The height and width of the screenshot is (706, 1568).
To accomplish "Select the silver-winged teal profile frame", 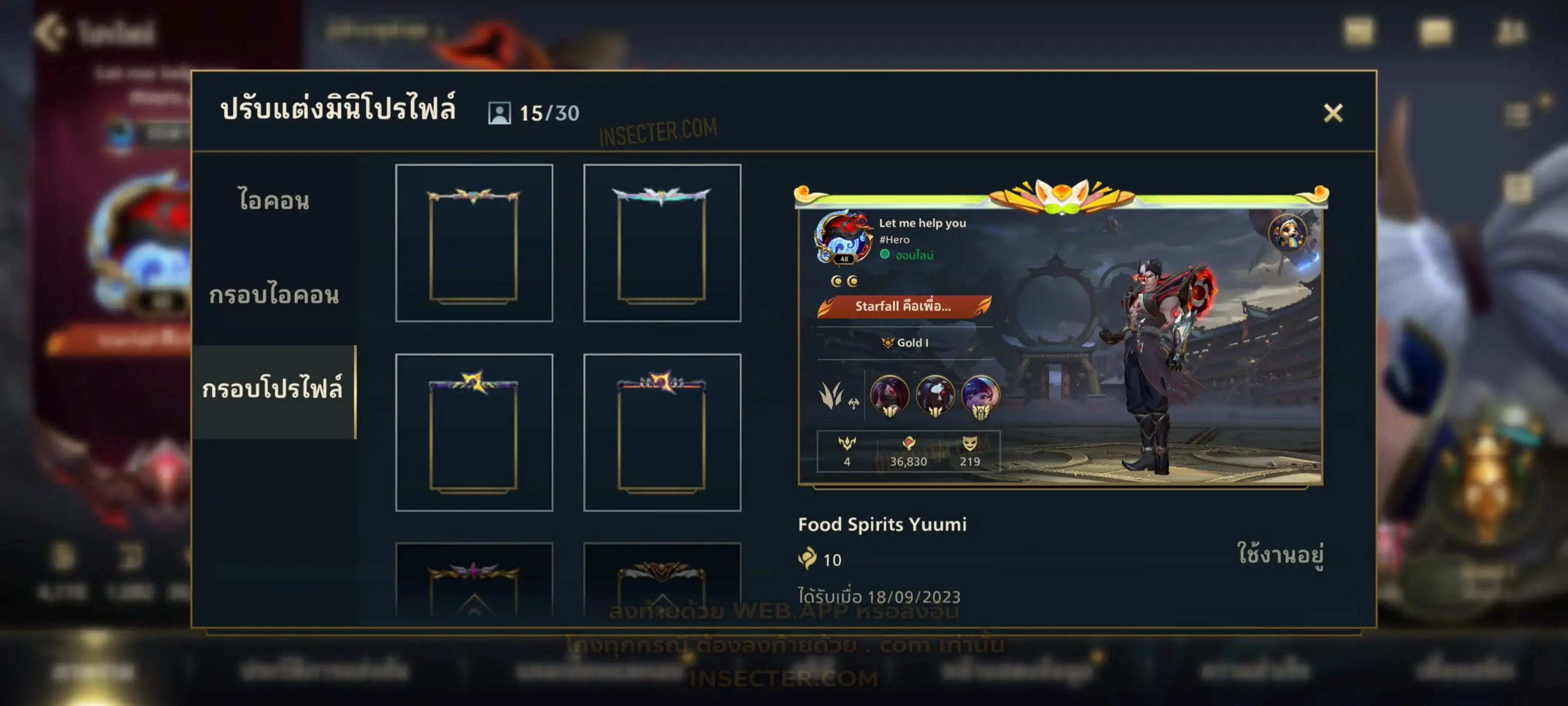I will tap(661, 242).
